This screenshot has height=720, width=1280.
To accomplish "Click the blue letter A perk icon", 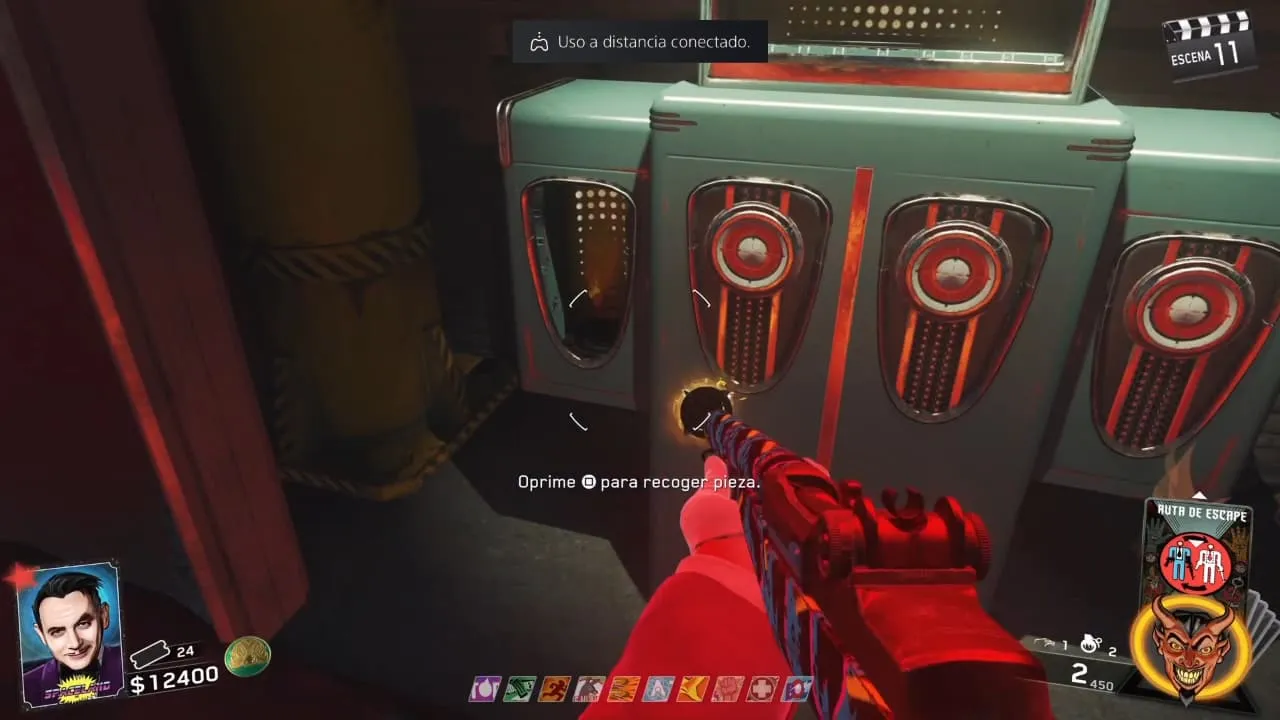I will click(x=658, y=688).
